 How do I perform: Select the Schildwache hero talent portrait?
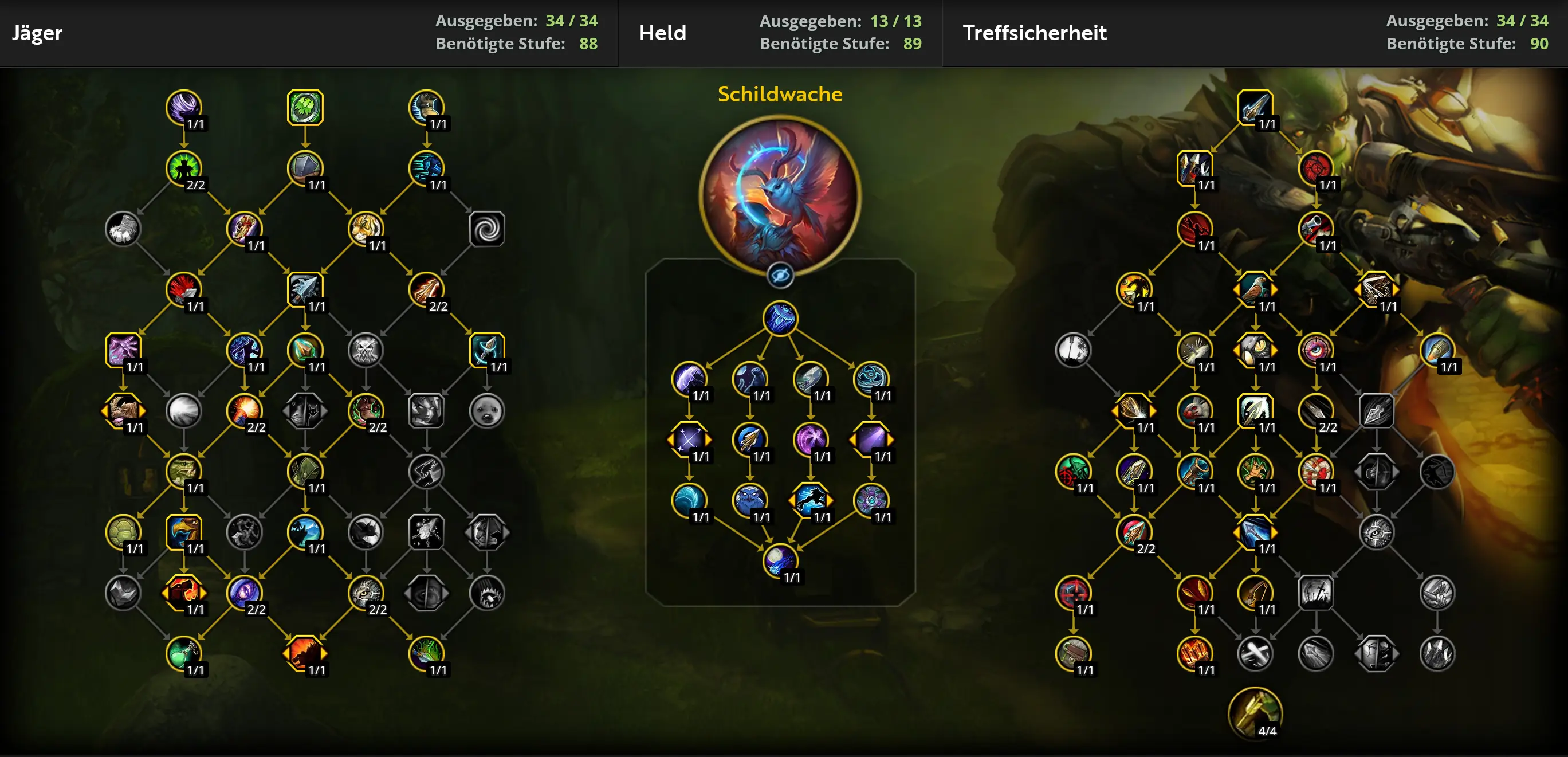point(780,195)
